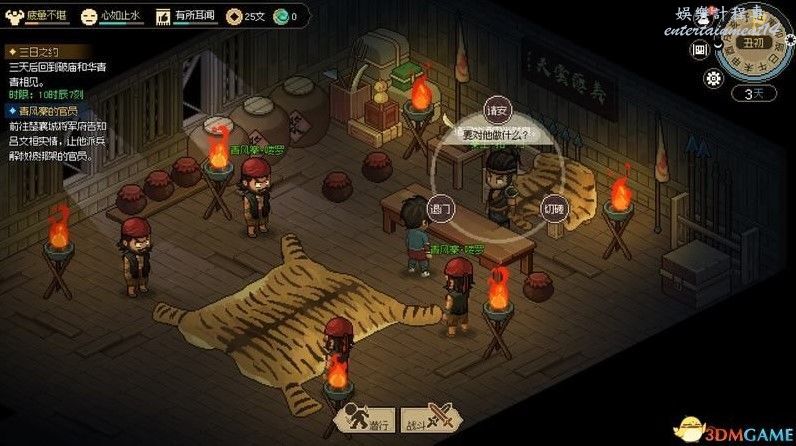Choose the 切磋 sparring option
This screenshot has height=446, width=796.
click(552, 209)
